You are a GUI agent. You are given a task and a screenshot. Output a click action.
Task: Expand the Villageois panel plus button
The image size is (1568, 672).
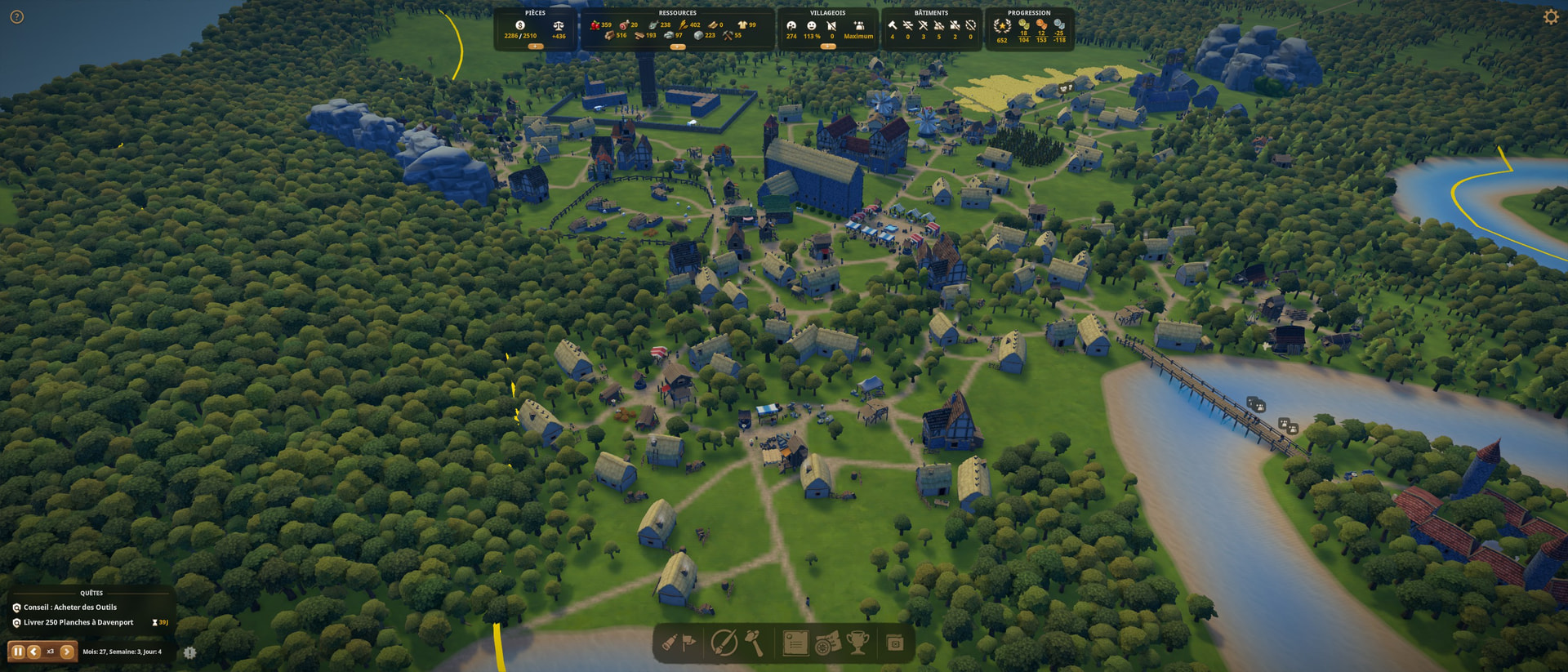pos(827,47)
